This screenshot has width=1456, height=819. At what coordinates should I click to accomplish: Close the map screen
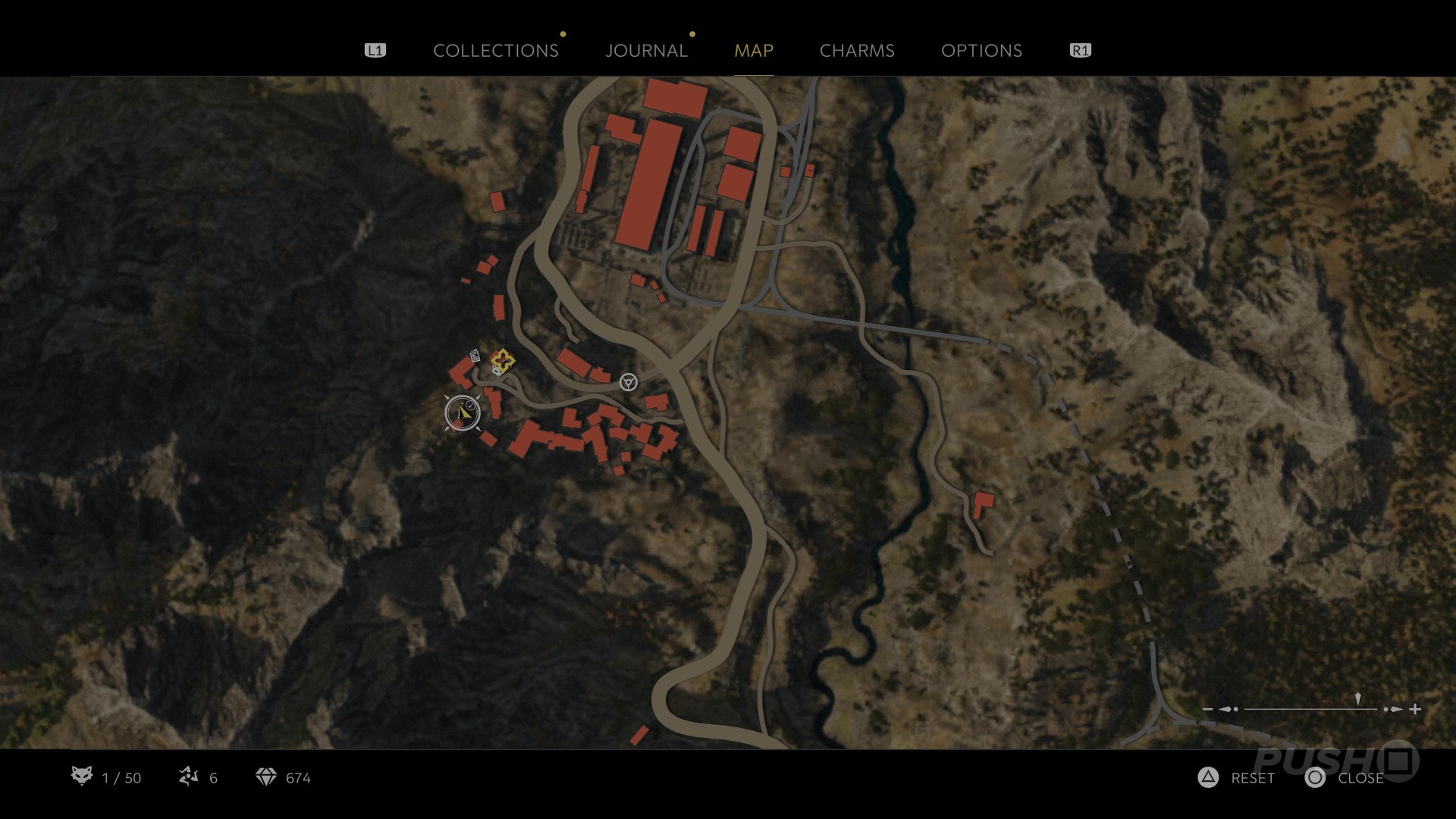(x=1345, y=778)
